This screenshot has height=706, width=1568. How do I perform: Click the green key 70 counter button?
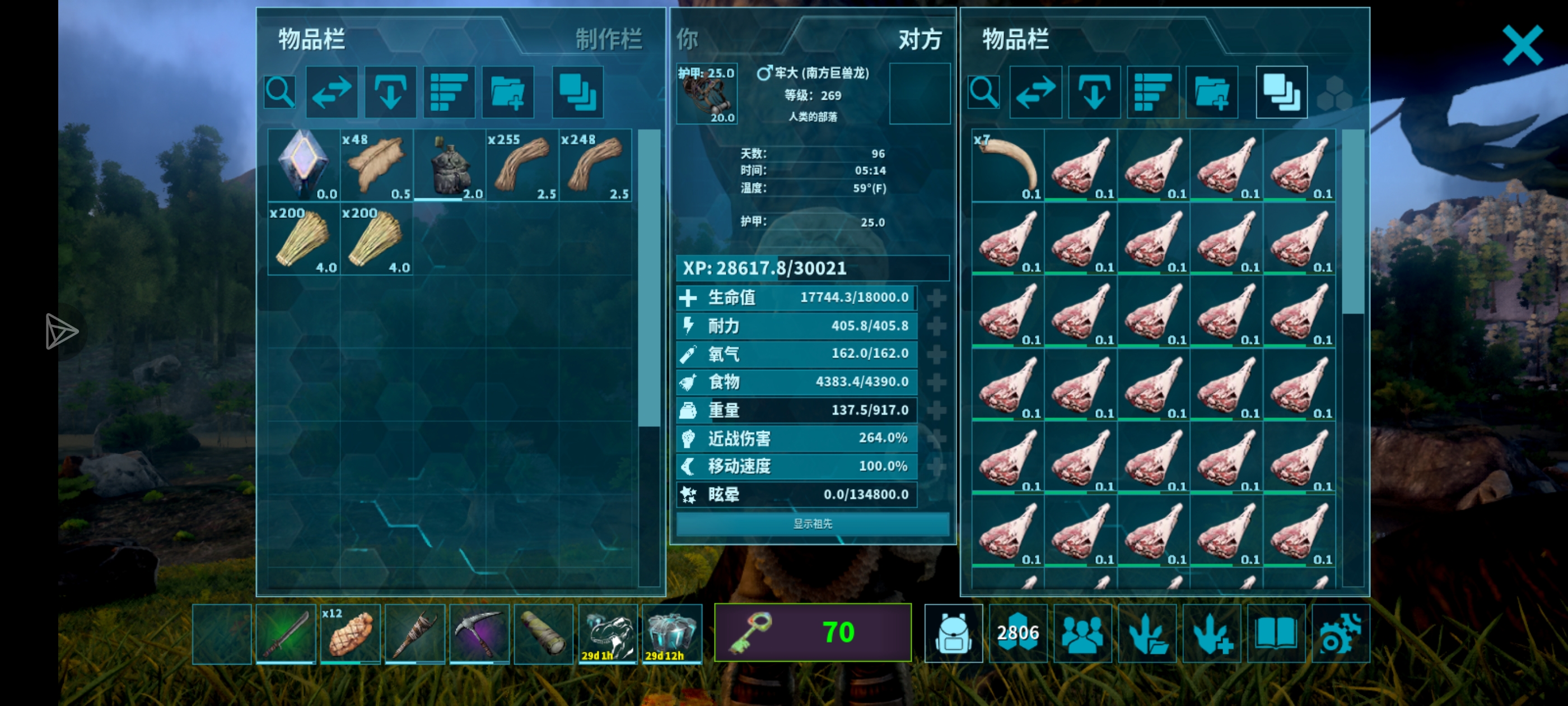pos(813,632)
